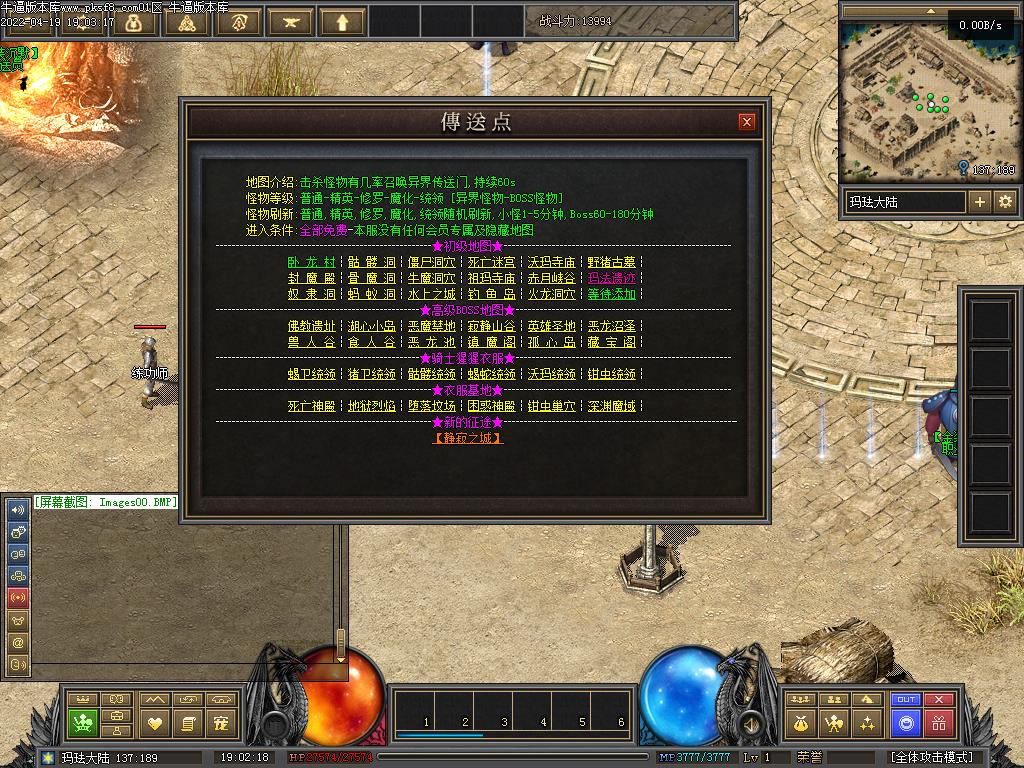The image size is (1024, 768).
Task: Open the bag with the money pouch icon
Action: pyautogui.click(x=800, y=722)
